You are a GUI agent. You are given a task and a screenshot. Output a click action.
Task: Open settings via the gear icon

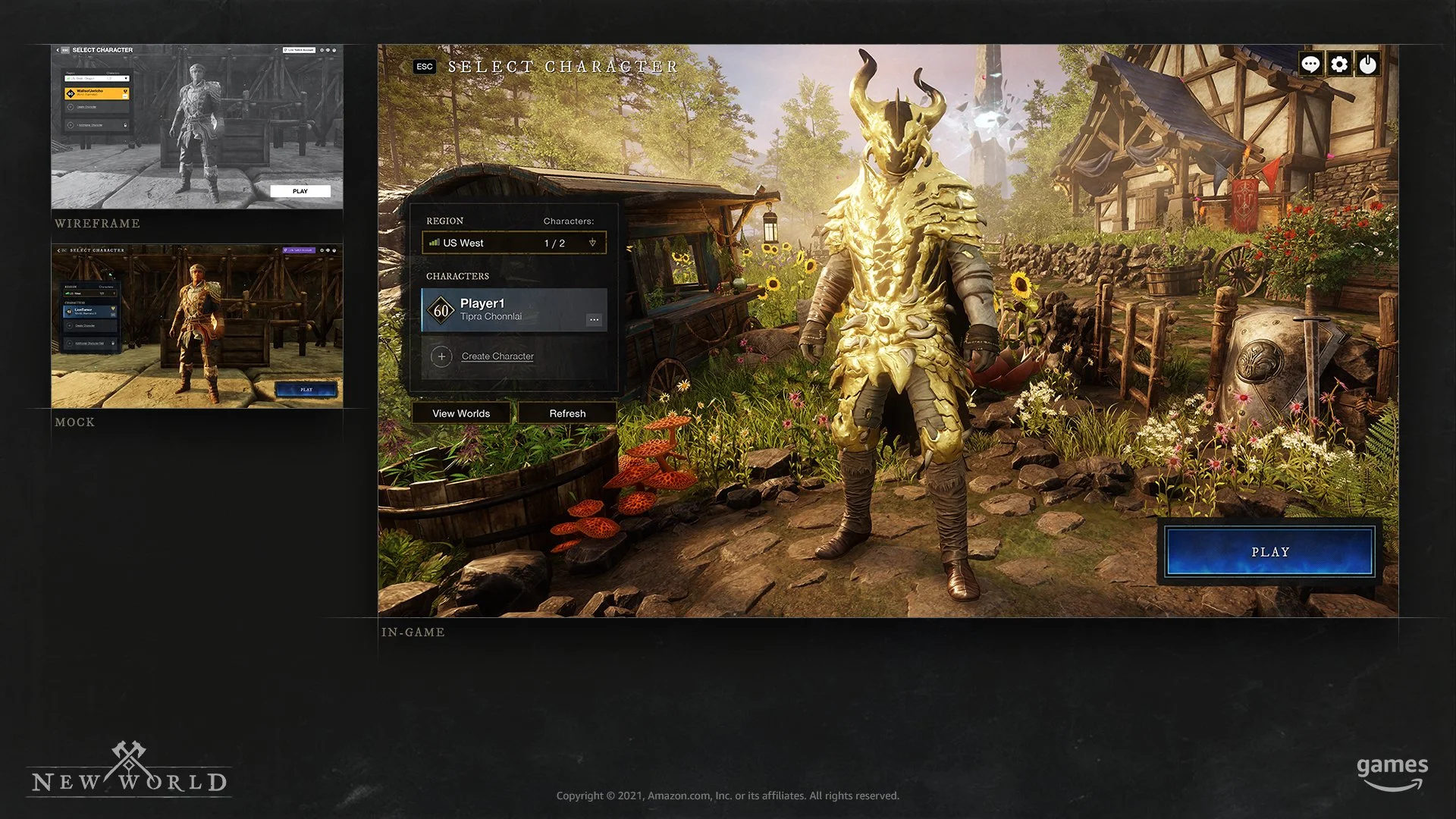1339,64
